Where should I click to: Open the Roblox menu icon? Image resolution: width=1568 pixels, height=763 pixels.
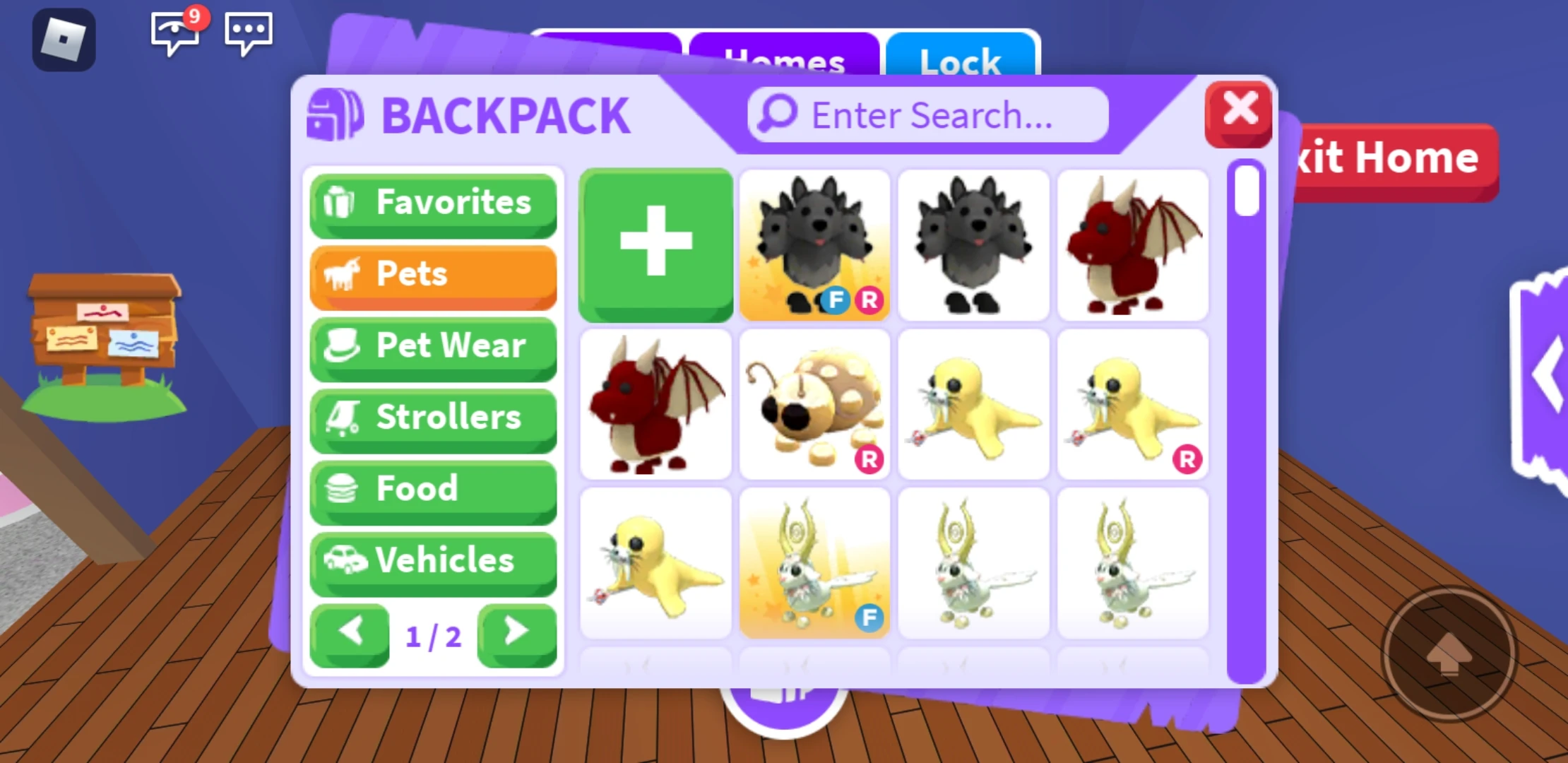(x=64, y=39)
